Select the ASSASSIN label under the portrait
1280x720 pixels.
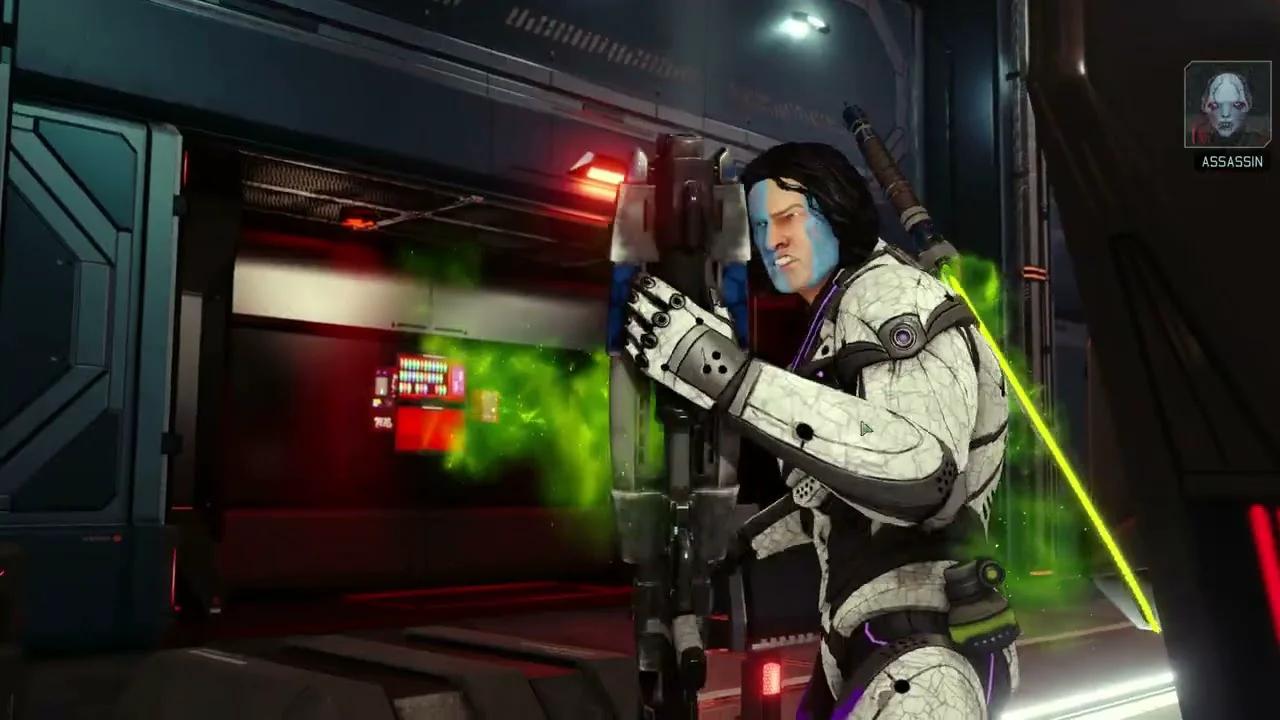click(1231, 162)
